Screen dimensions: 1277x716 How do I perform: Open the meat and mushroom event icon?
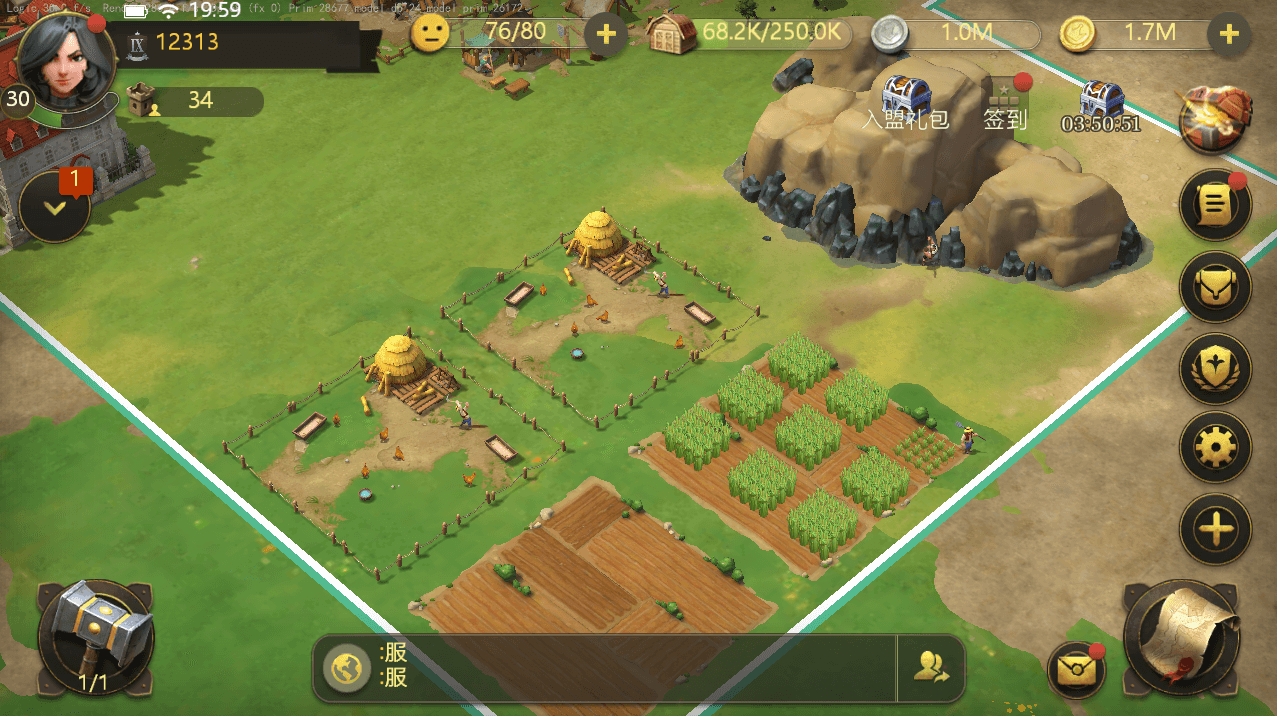point(1216,119)
